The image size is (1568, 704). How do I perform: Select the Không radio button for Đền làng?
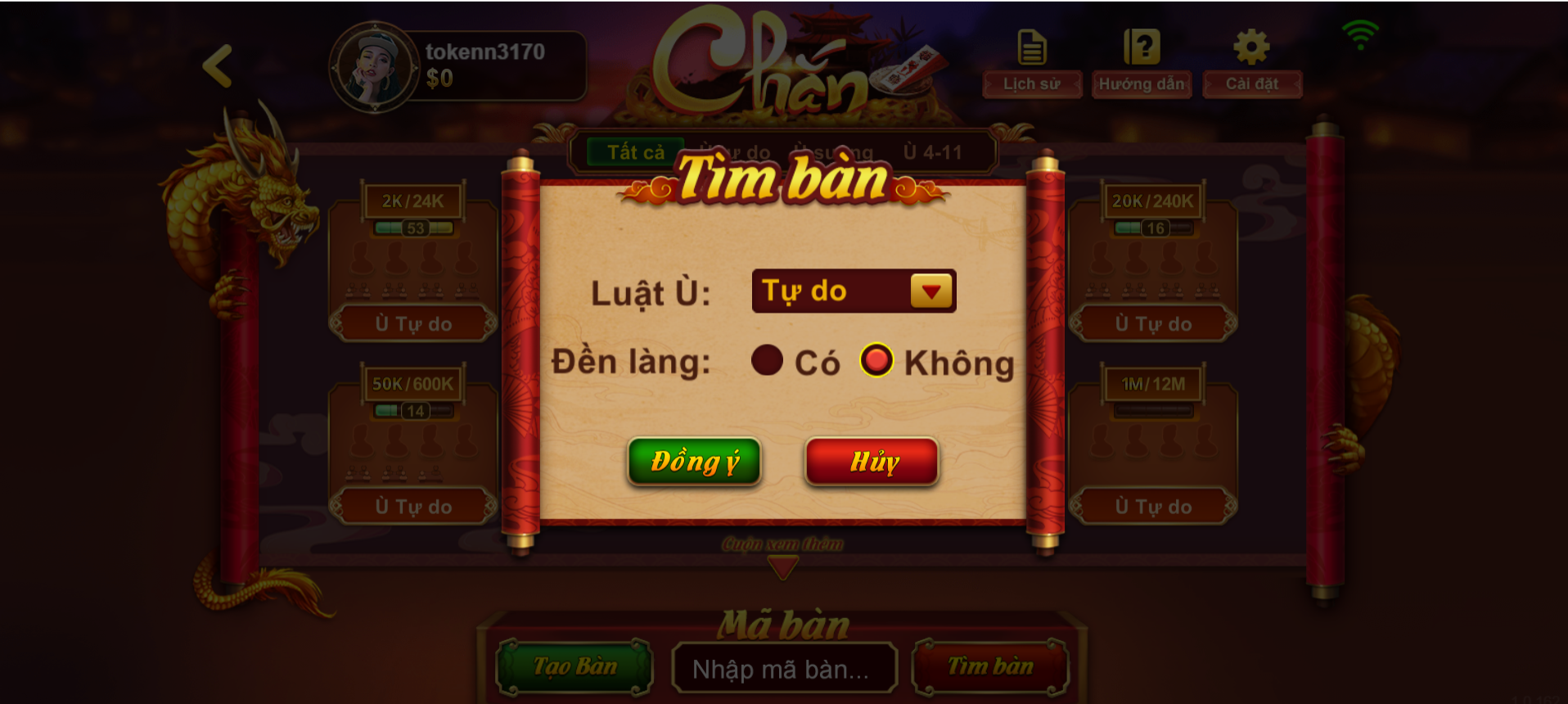[x=876, y=360]
